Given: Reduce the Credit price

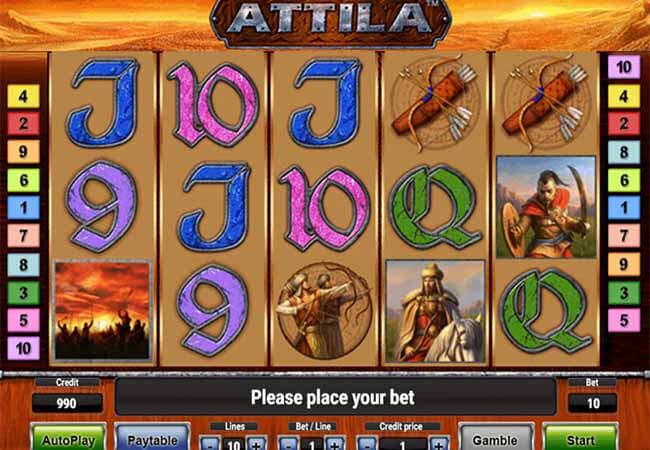Looking at the screenshot, I should [x=368, y=443].
